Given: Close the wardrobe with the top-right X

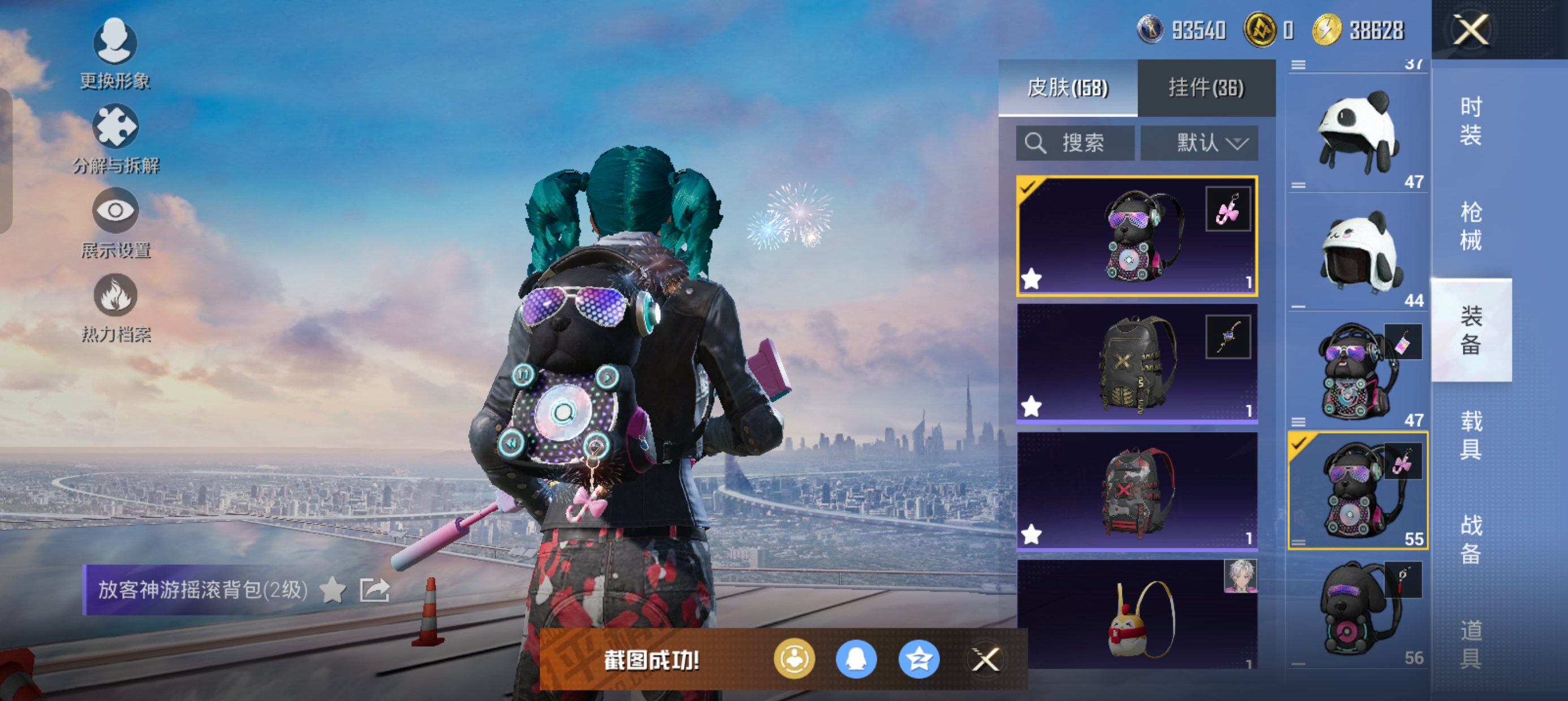Looking at the screenshot, I should [1471, 30].
